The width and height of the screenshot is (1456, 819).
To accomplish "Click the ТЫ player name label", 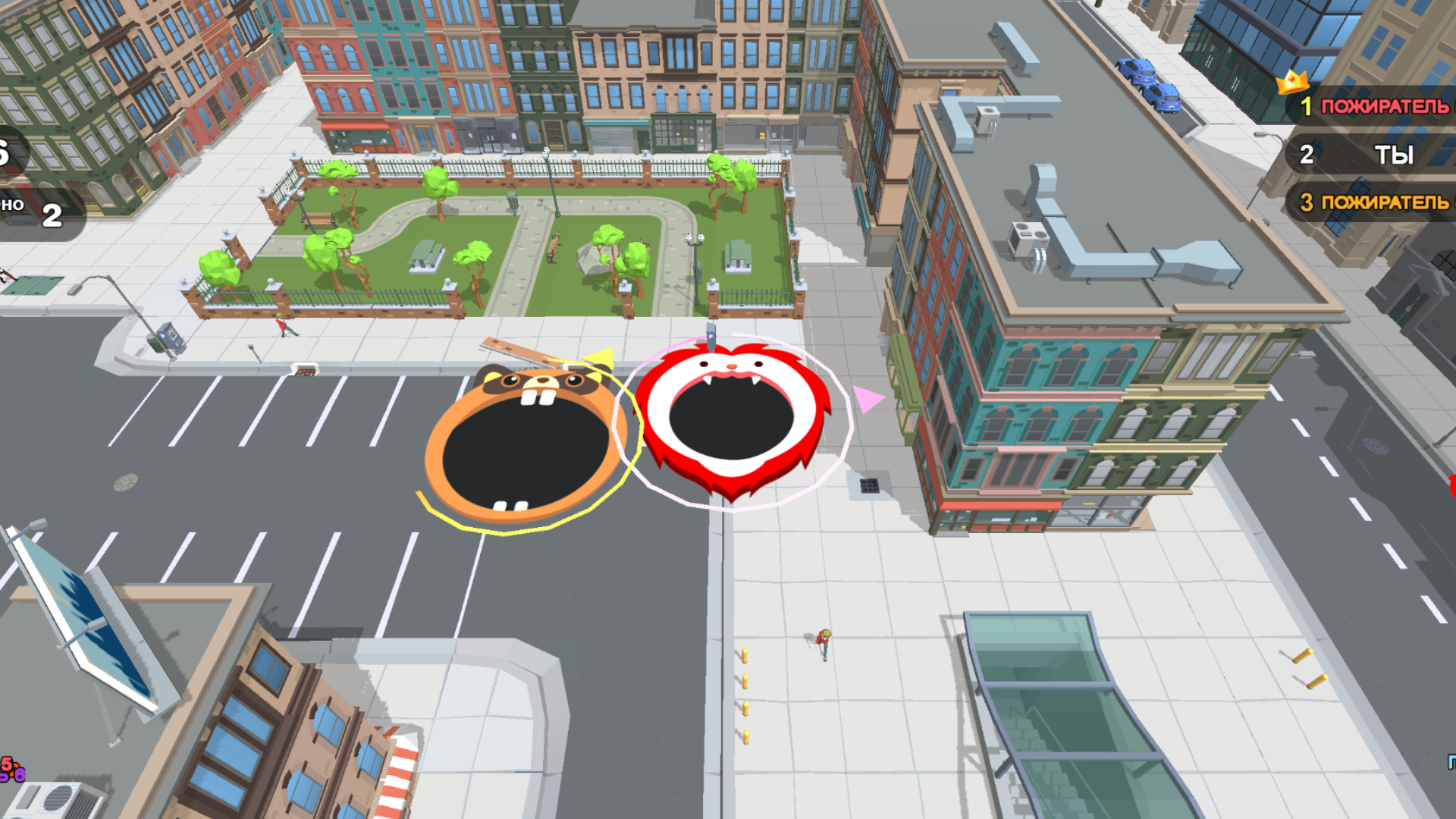I will [x=1395, y=155].
